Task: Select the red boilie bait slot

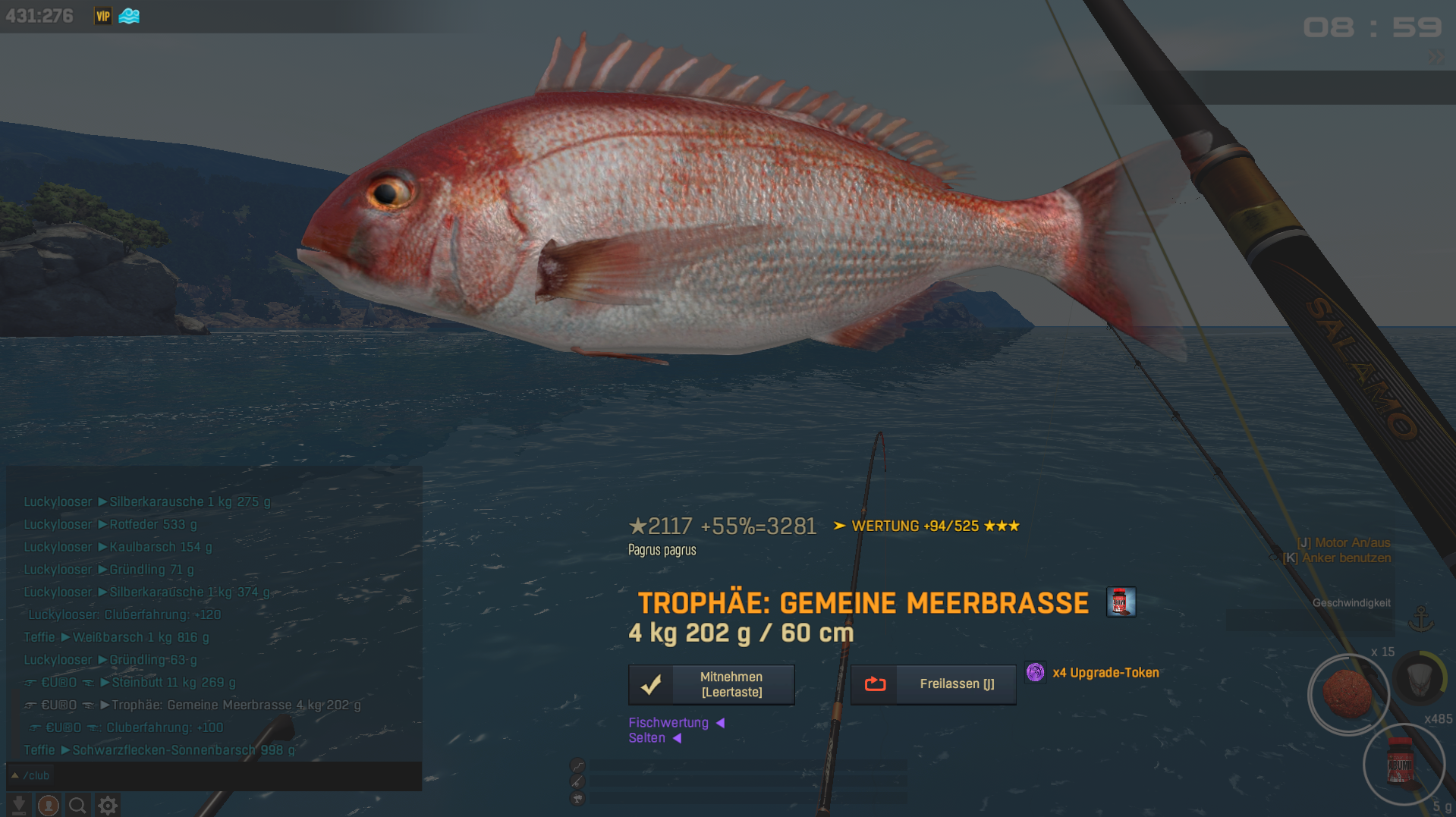Action: coord(1348,693)
